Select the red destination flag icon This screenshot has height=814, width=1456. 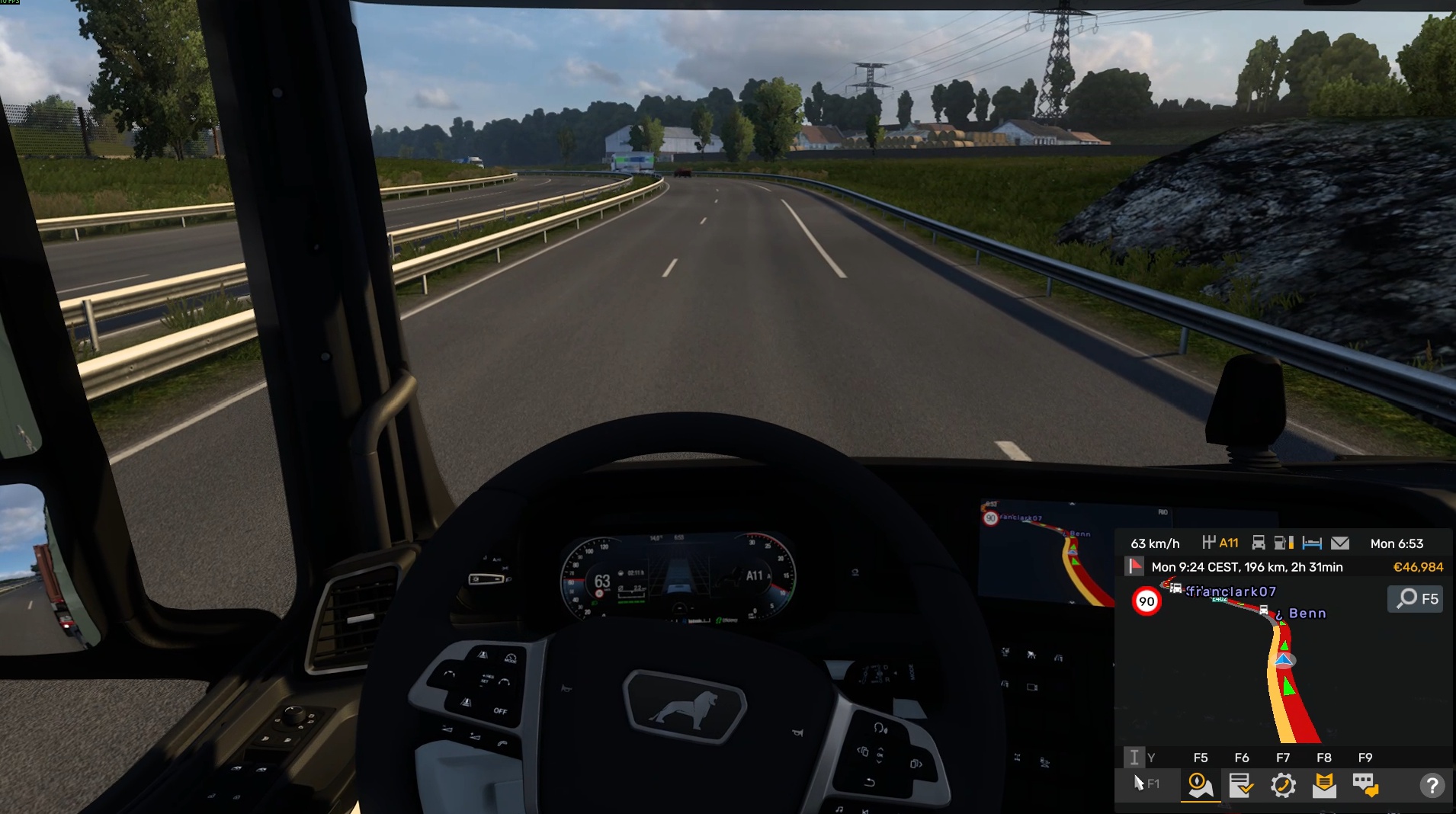pyautogui.click(x=1135, y=566)
